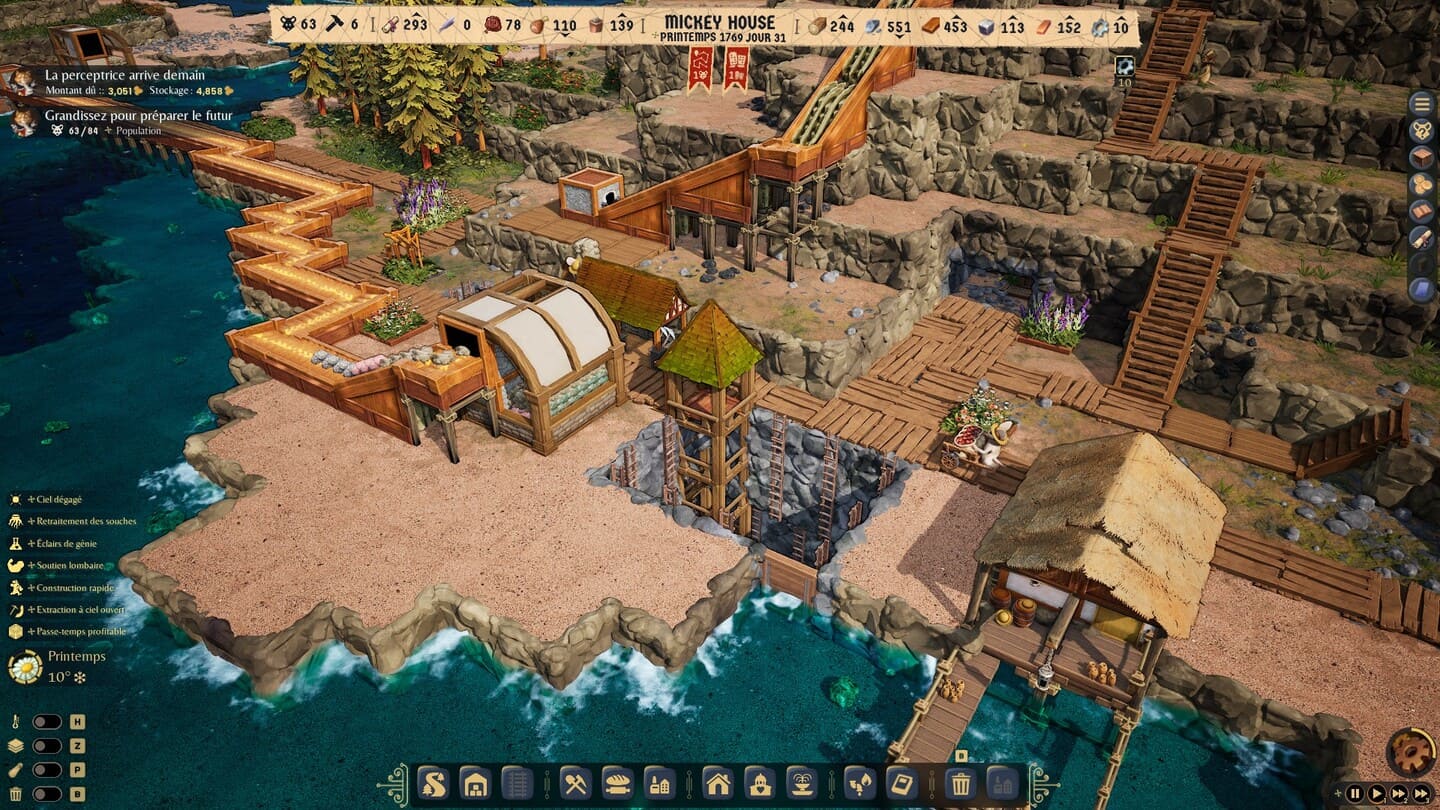Open the pickaxe and shovel extraction category

(574, 782)
